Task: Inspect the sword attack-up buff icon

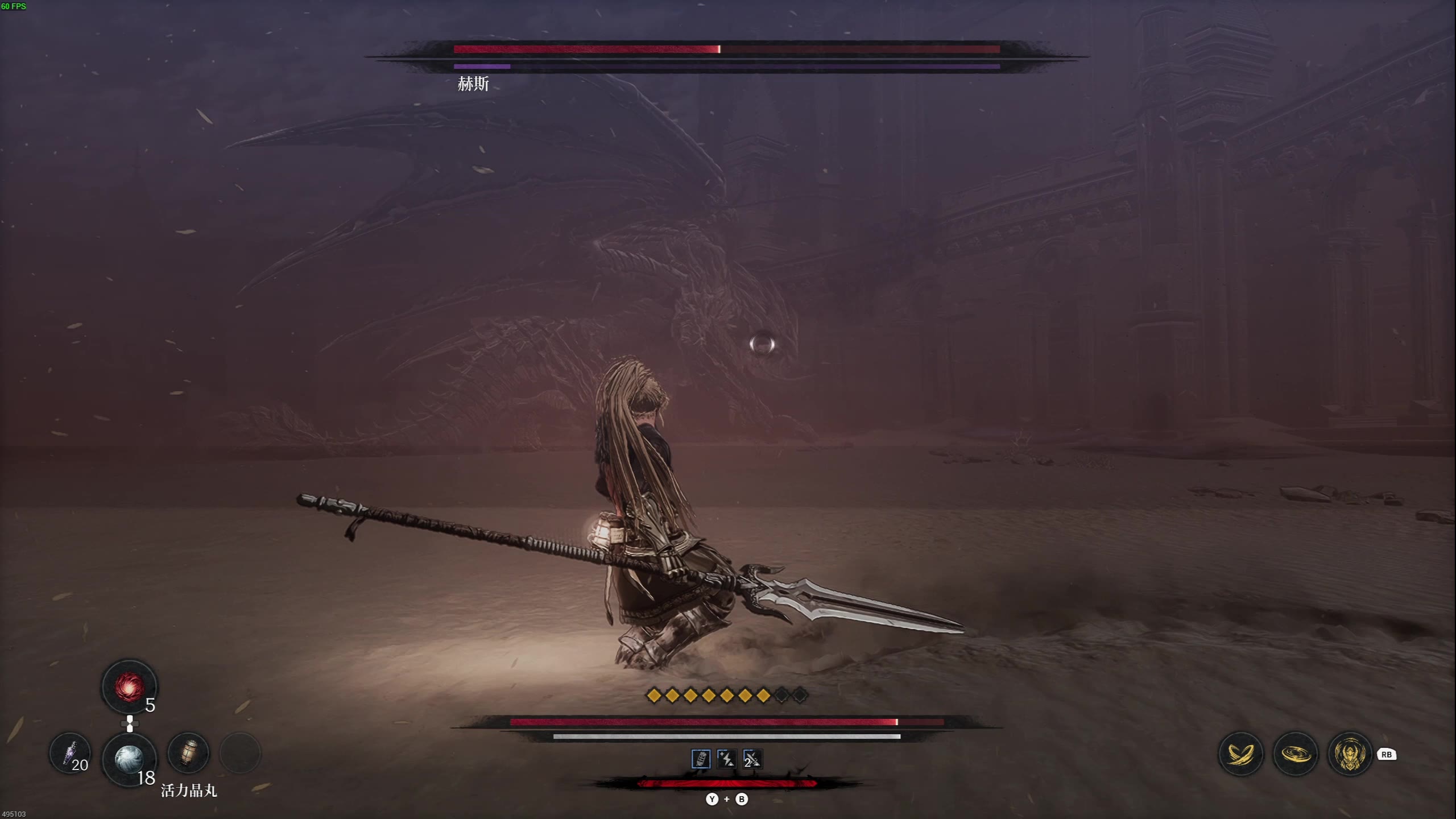Action: tap(752, 759)
